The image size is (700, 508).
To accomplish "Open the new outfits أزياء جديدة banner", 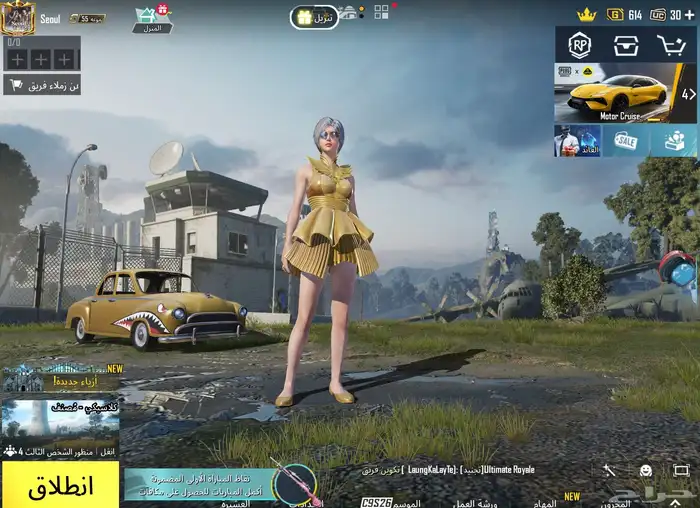I will pyautogui.click(x=60, y=378).
